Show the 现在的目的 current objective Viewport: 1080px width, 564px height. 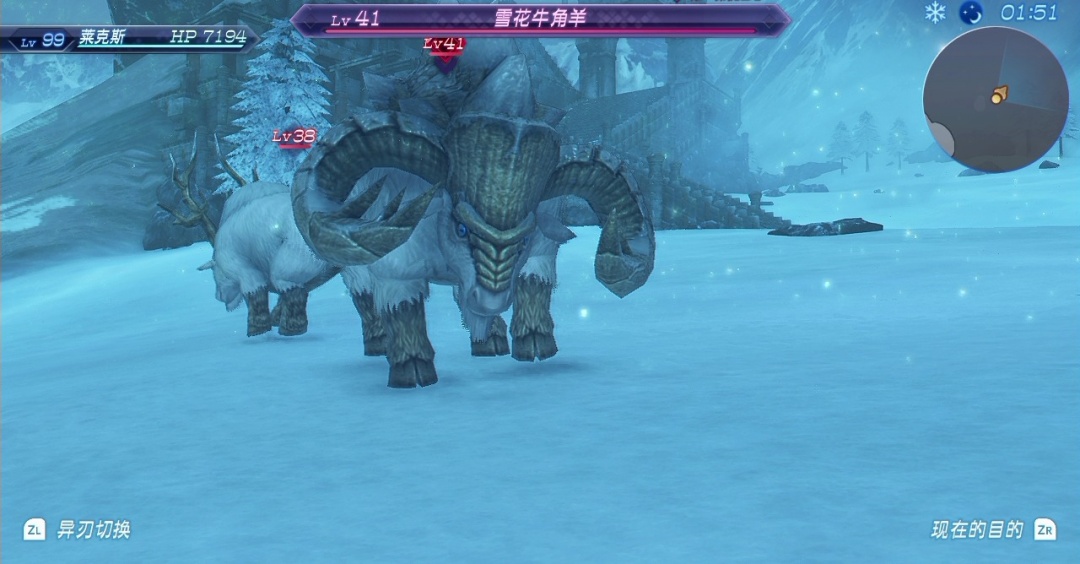tap(977, 530)
